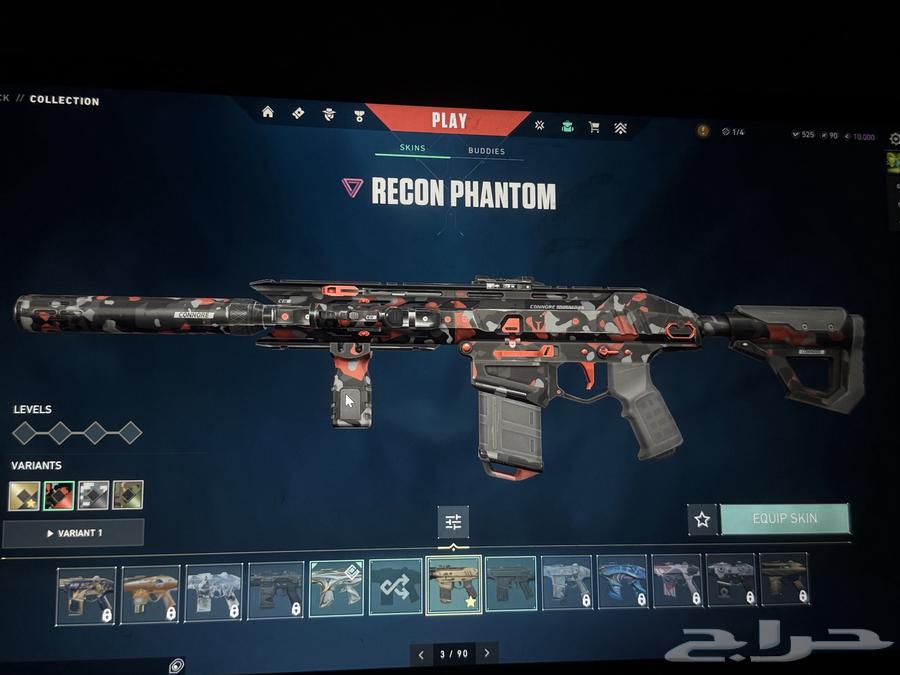Open the settings gear icon
This screenshot has width=900, height=675.
click(175, 665)
